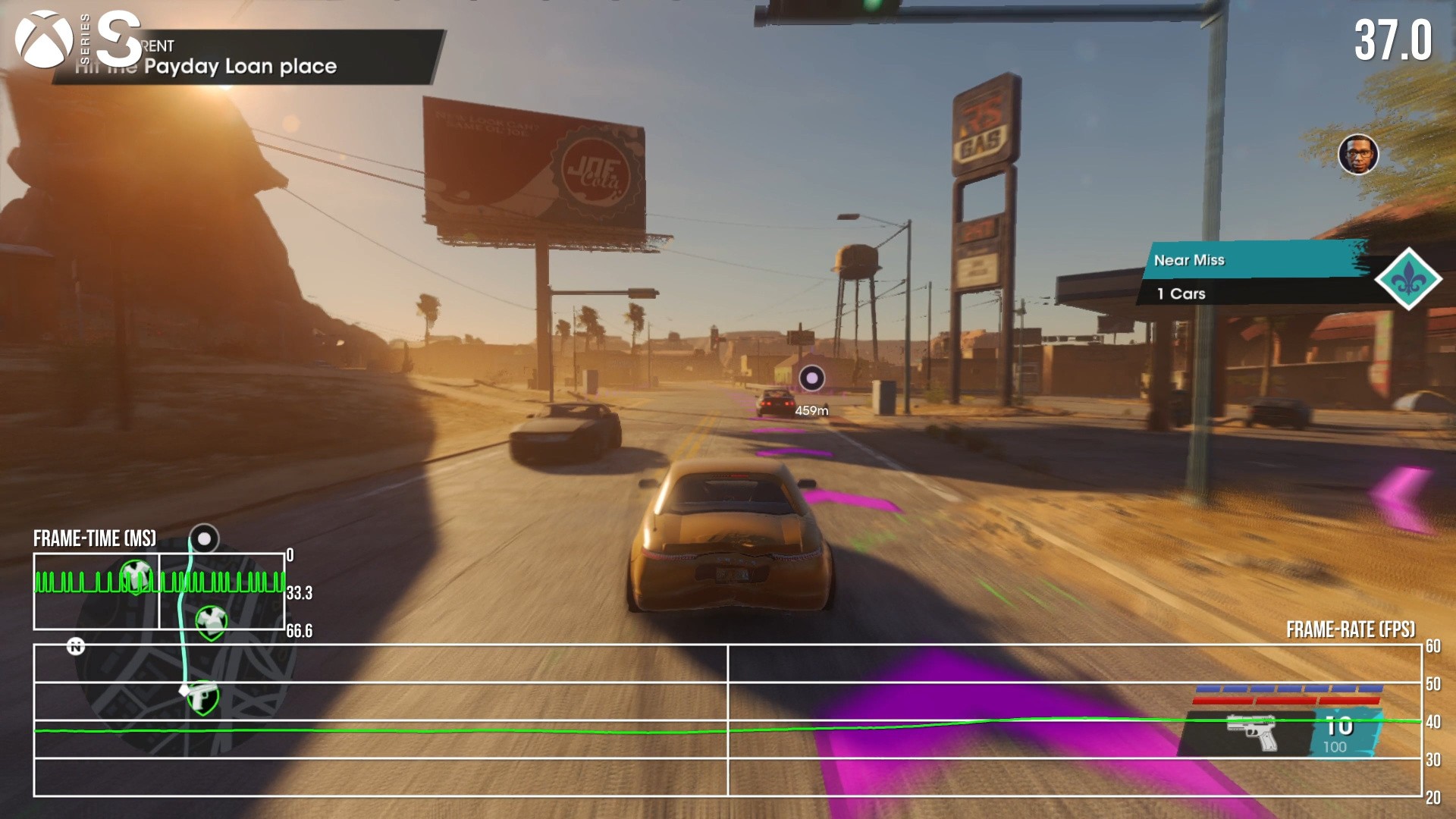The width and height of the screenshot is (1456, 819).
Task: Click the Saints fleur-de-lis diamond icon
Action: pos(1408,279)
